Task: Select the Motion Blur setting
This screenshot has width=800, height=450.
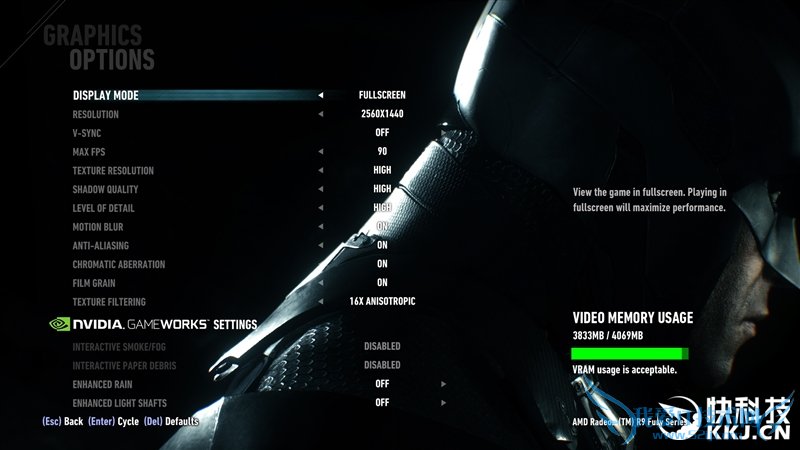Action: click(x=98, y=227)
